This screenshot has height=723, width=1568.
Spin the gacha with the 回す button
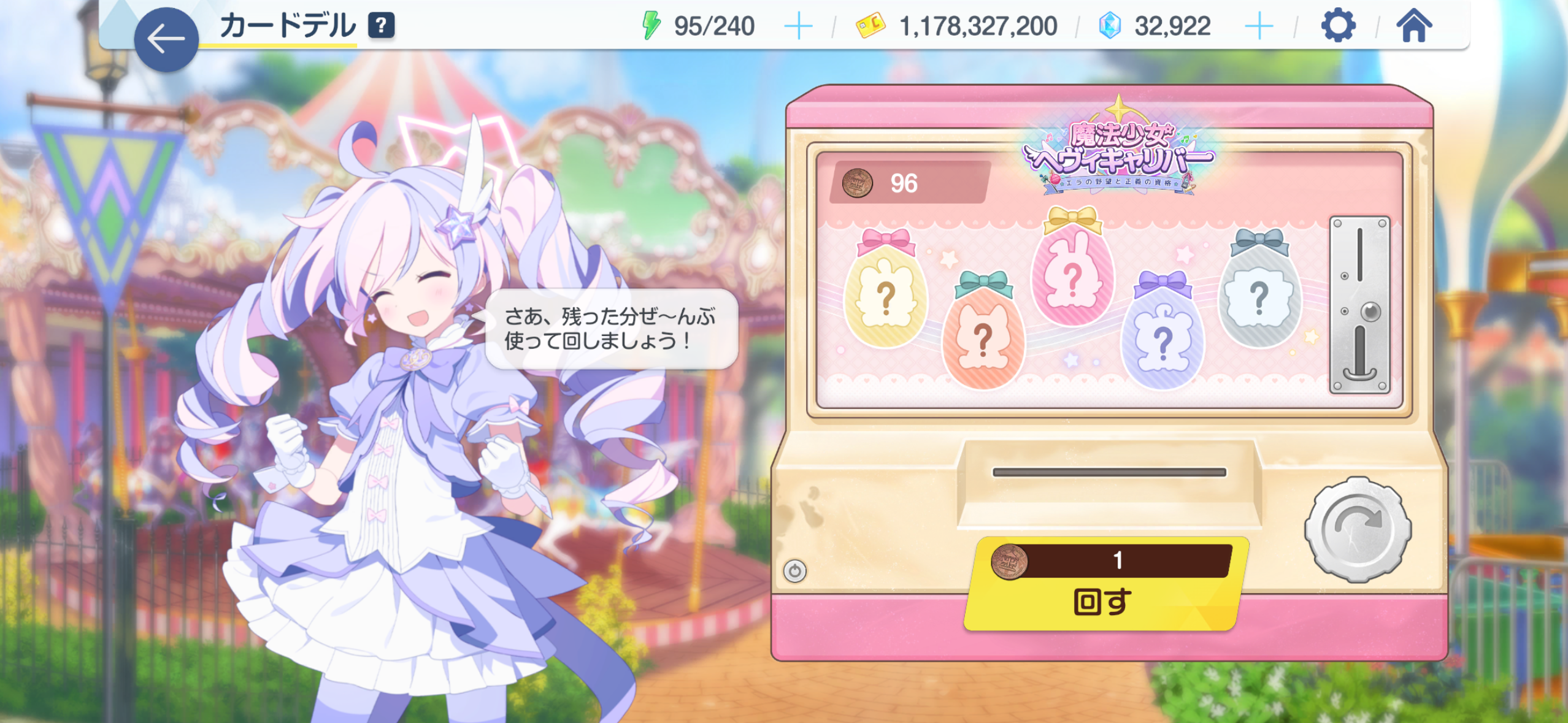point(1104,586)
